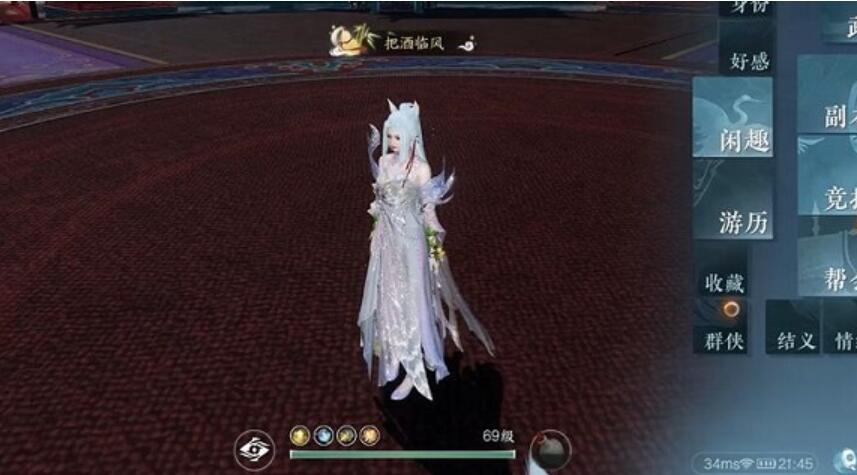The width and height of the screenshot is (857, 475).
Task: Click the 把酒临风 title banner
Action: pos(402,41)
